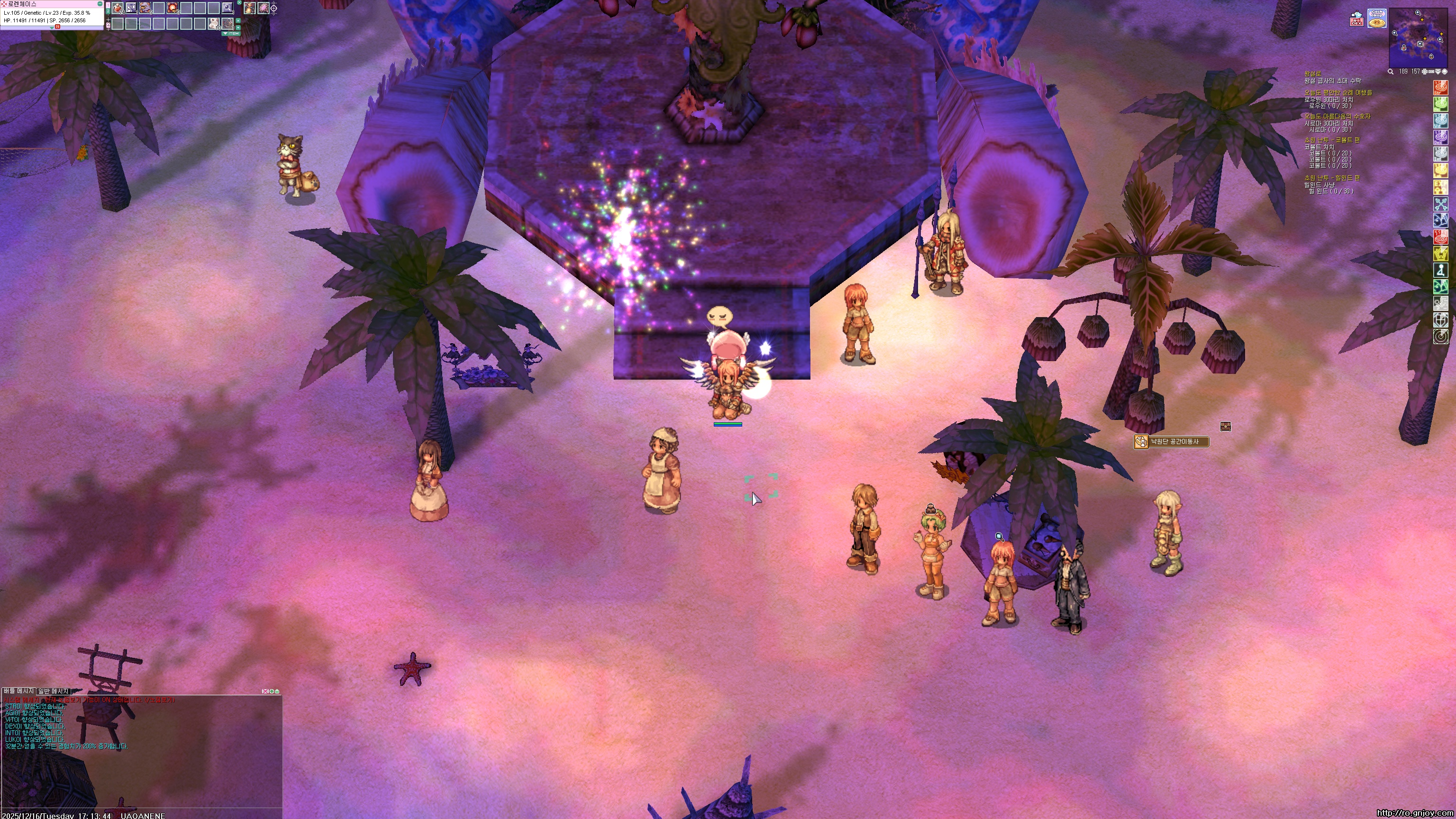Toggle the ITEM dropdown under hotbar

(x=231, y=33)
